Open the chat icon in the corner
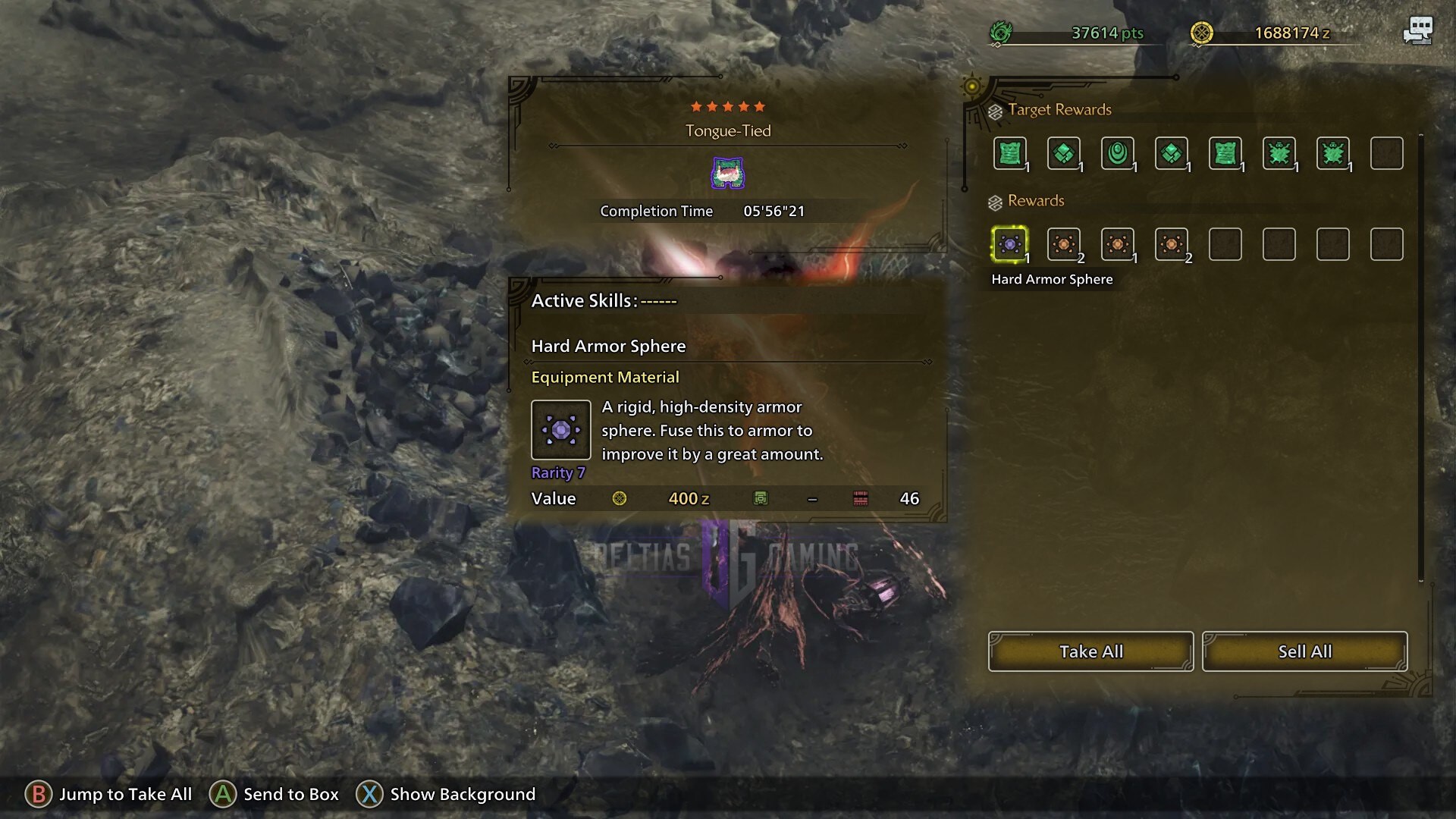The height and width of the screenshot is (819, 1456). click(1417, 31)
